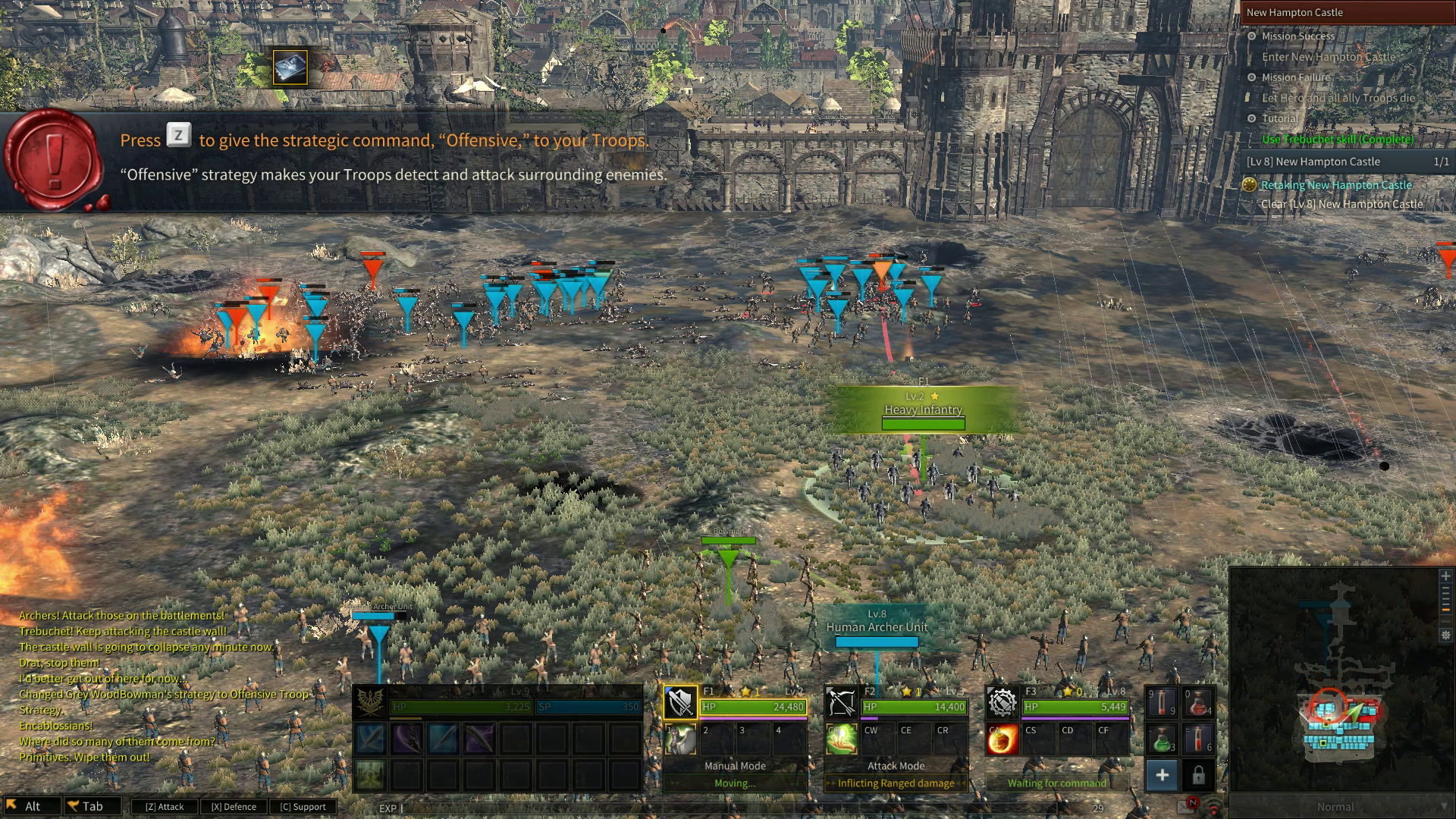Select the Human Archer Unit bow icon
Screen dimensions: 1456x819
[841, 703]
